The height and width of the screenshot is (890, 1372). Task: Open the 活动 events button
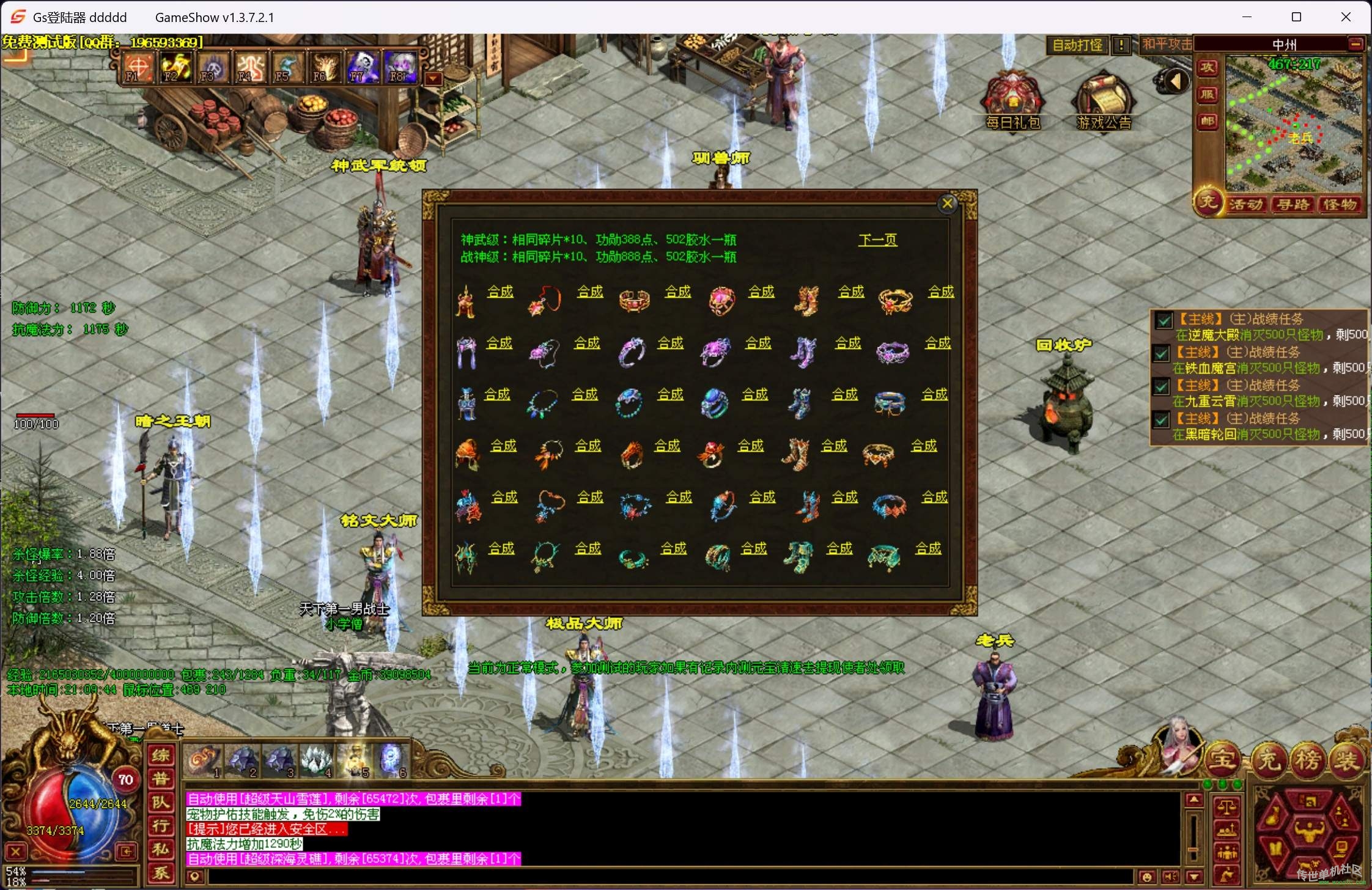click(x=1247, y=205)
